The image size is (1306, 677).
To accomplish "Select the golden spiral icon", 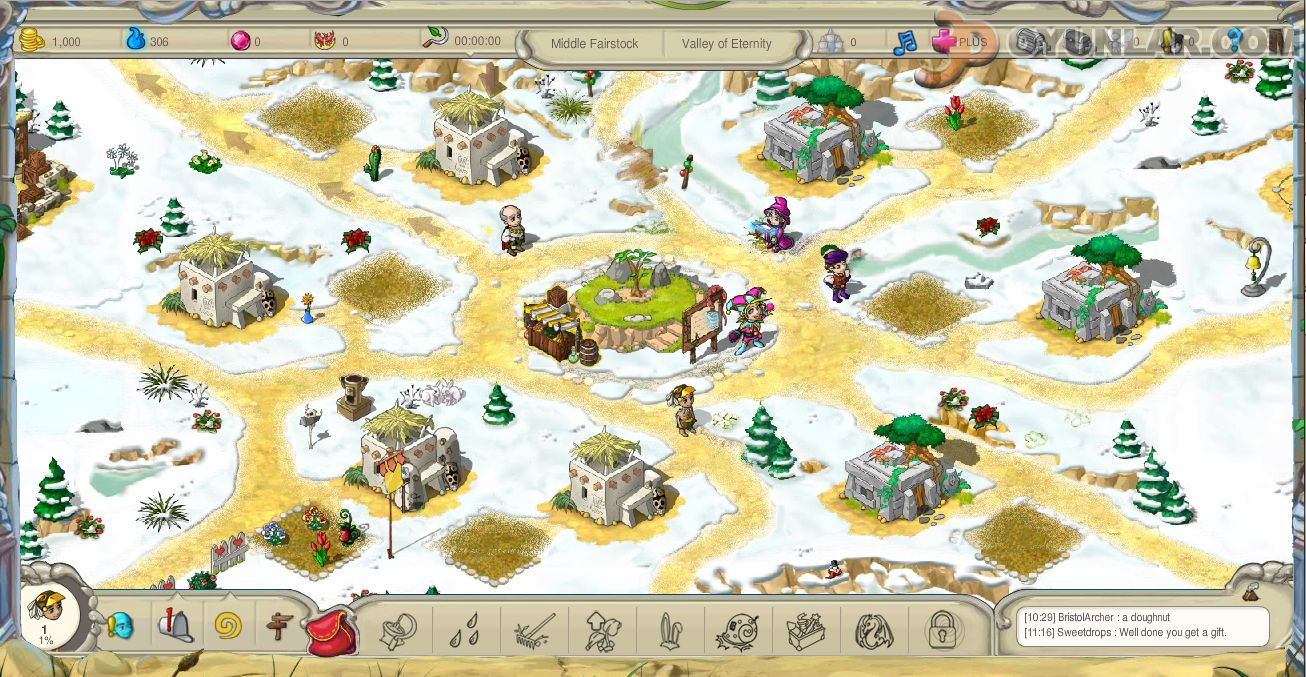I will [x=228, y=627].
